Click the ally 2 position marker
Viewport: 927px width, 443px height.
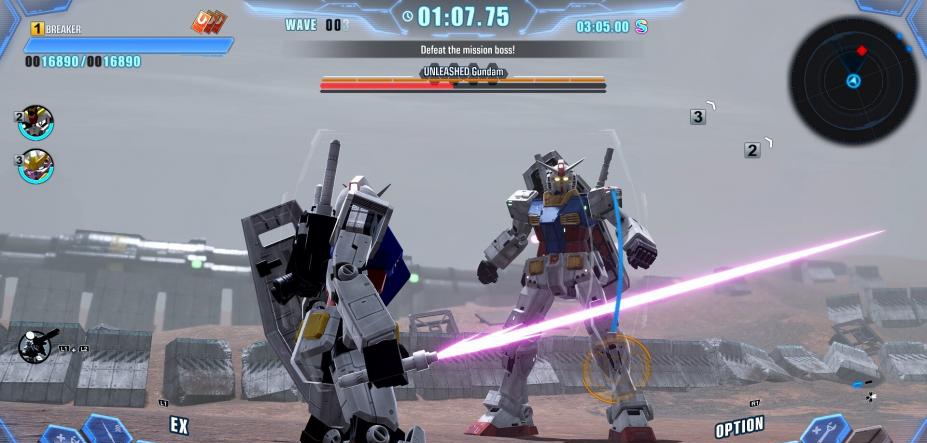752,150
